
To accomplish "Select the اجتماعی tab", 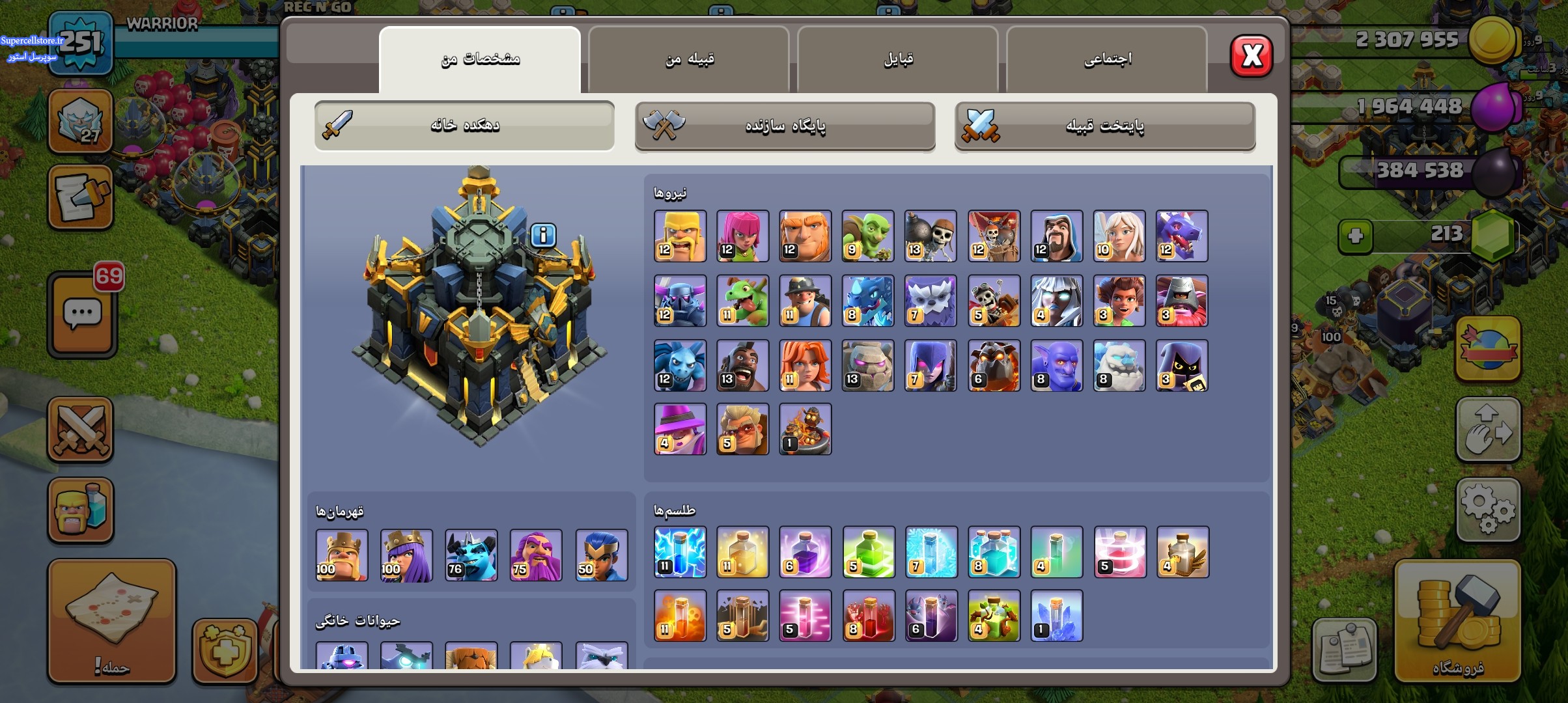I will (1107, 59).
